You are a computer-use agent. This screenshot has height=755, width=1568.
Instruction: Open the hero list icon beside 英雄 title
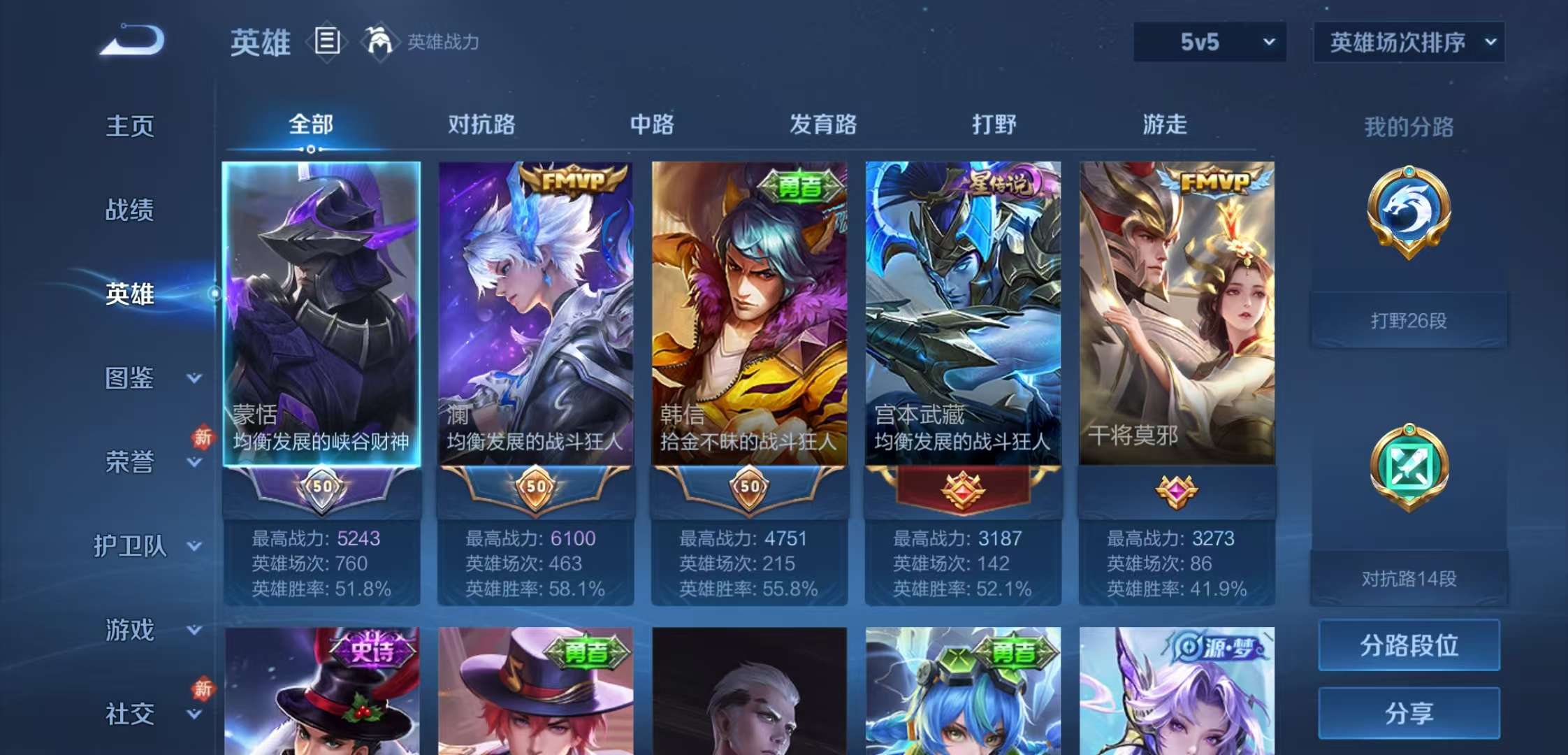click(x=326, y=42)
